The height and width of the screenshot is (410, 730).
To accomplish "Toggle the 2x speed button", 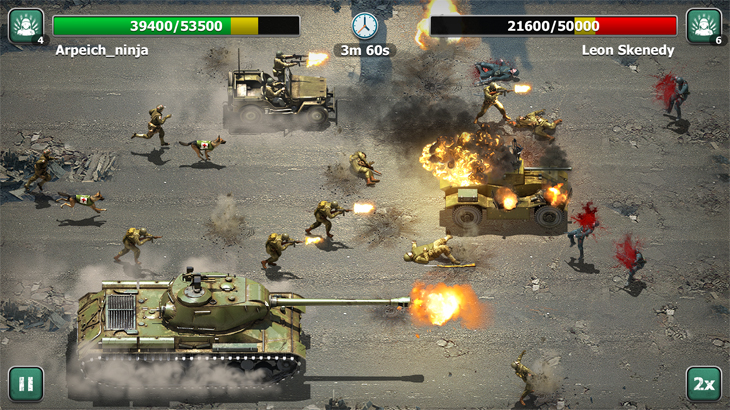I will [x=703, y=384].
